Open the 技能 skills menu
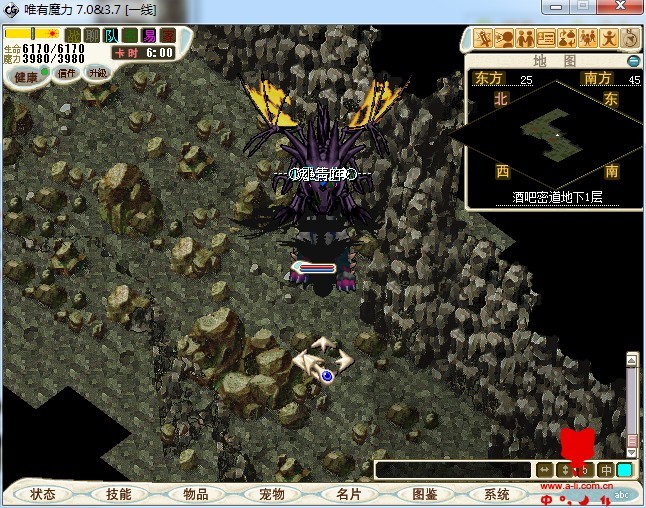 click(x=118, y=494)
